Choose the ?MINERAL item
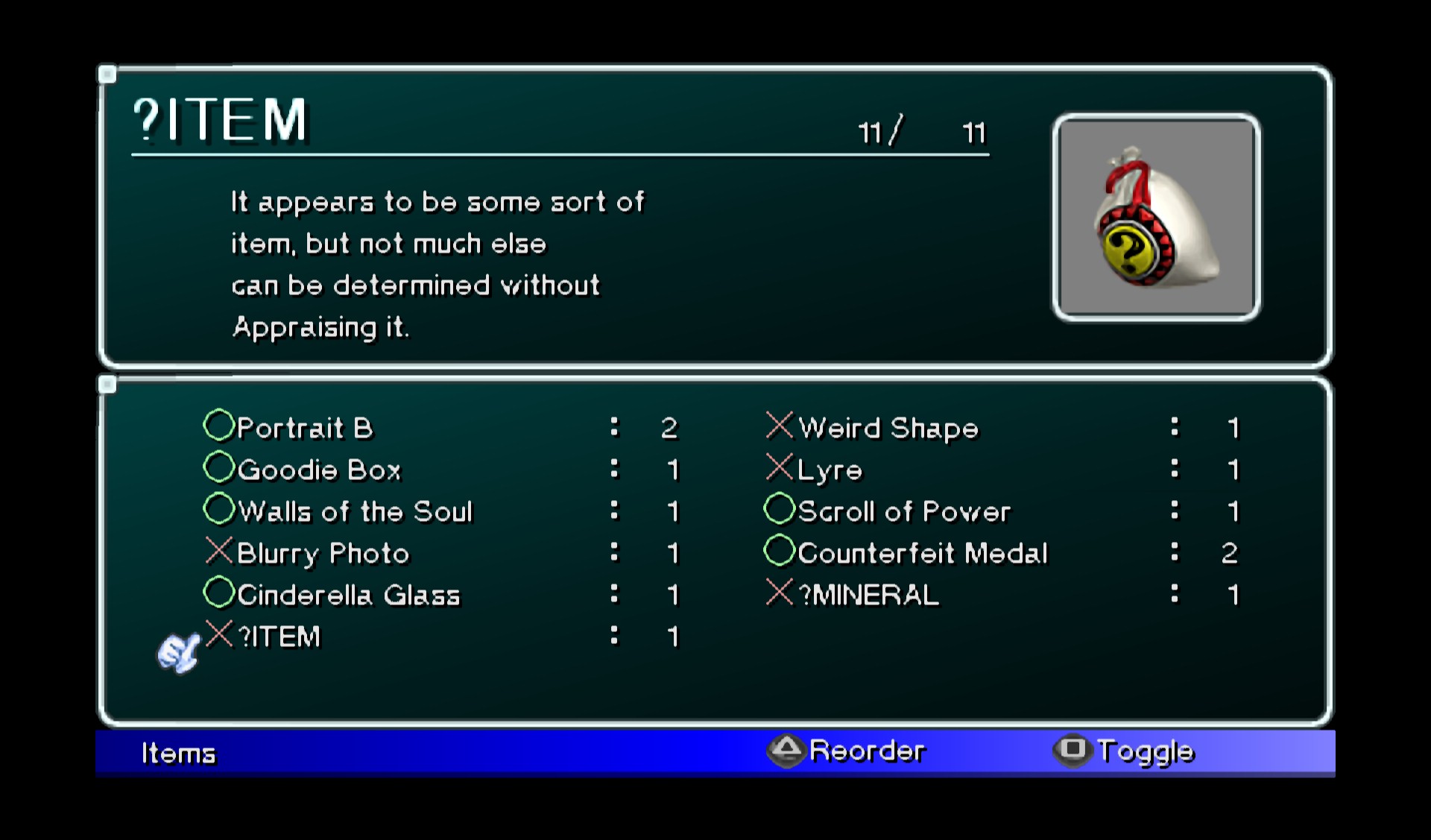Viewport: 1431px width, 840px height. (868, 595)
